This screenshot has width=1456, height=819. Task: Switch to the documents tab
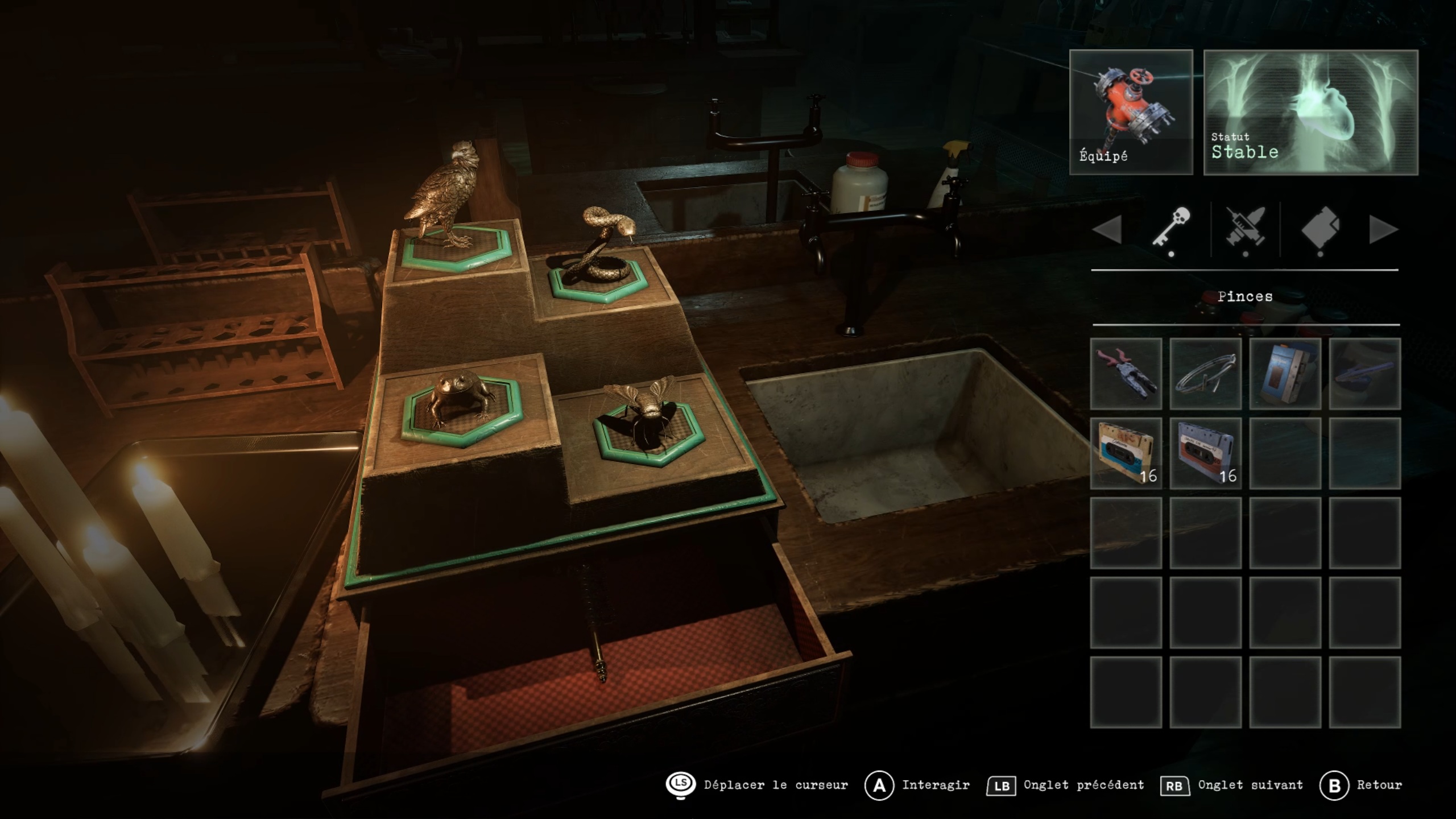[x=1320, y=229]
